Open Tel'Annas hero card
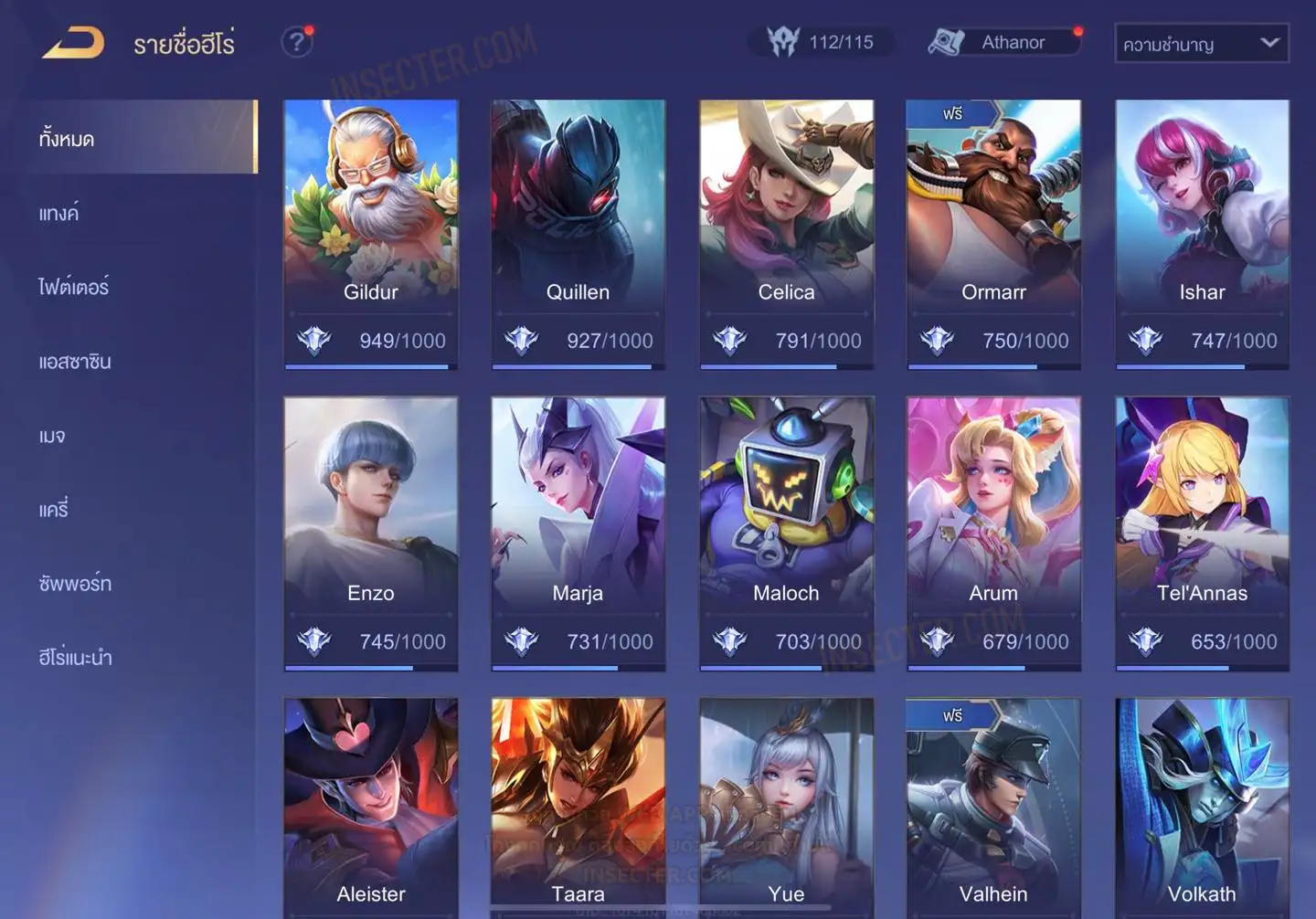 1202,533
